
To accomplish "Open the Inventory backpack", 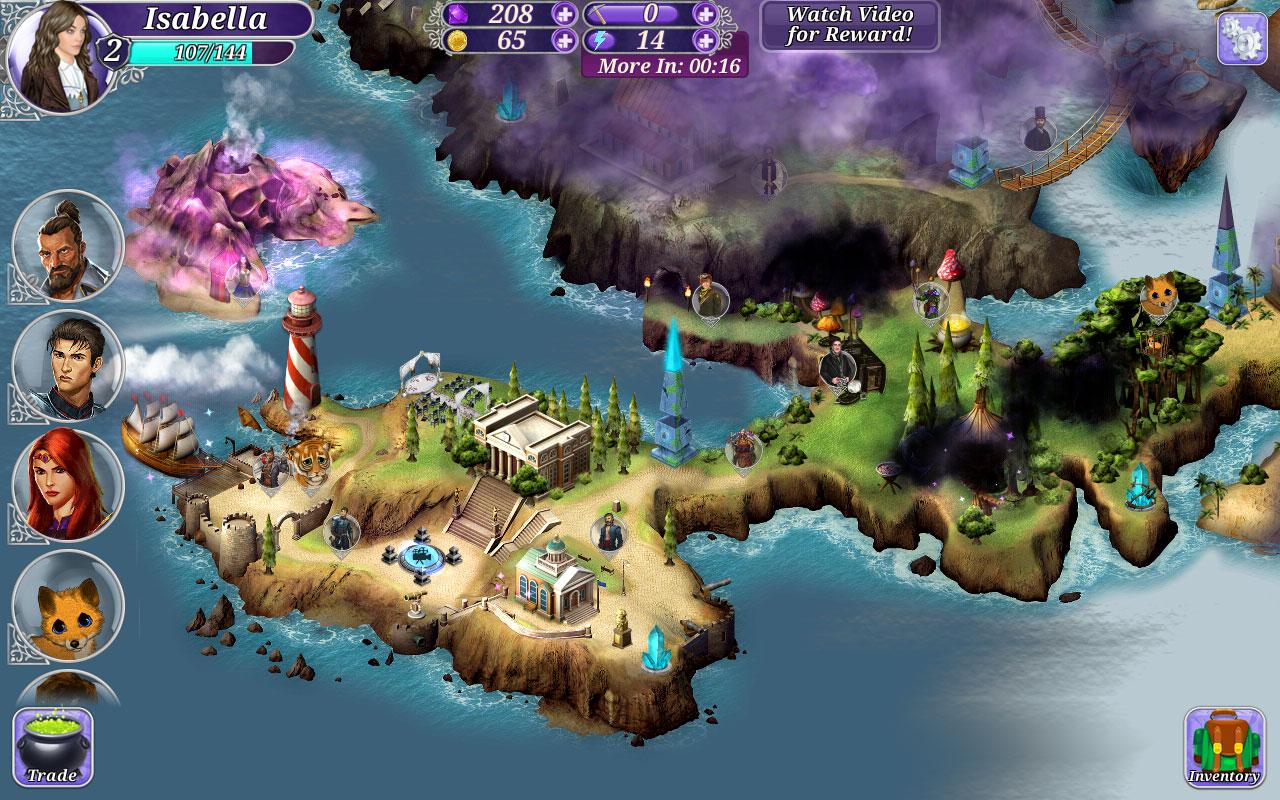I will 1223,747.
